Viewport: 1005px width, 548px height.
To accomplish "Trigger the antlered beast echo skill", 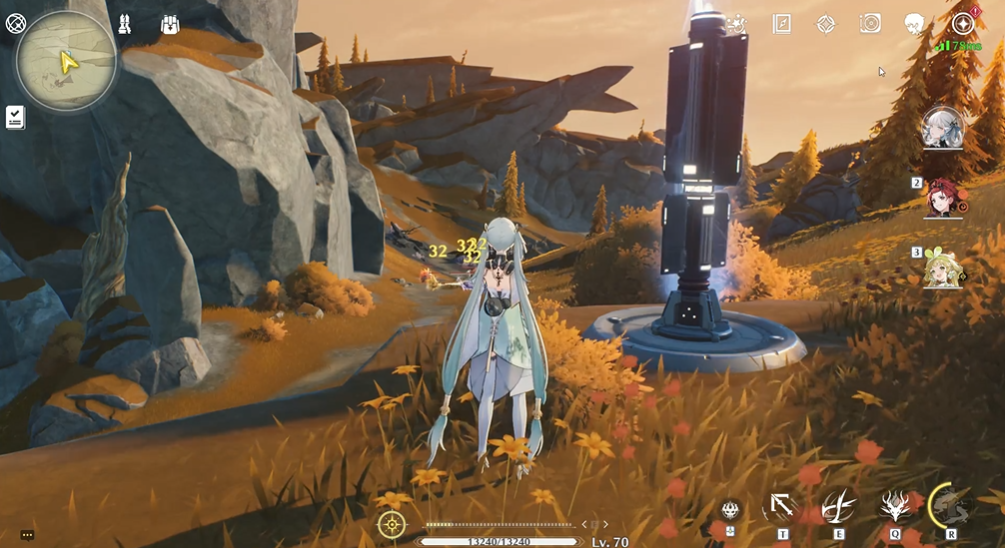I will point(894,507).
